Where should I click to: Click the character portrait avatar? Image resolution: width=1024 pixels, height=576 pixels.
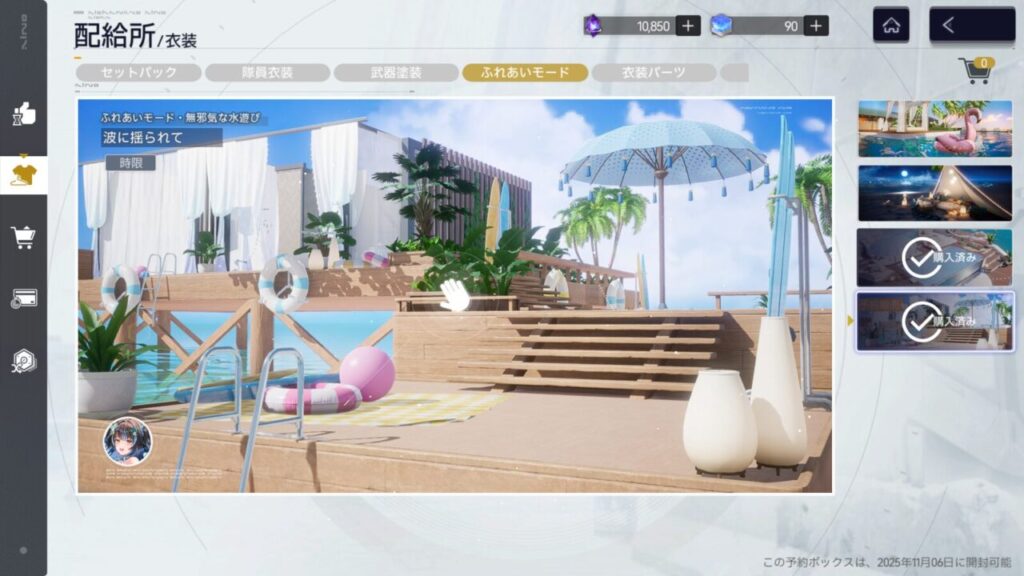point(128,441)
